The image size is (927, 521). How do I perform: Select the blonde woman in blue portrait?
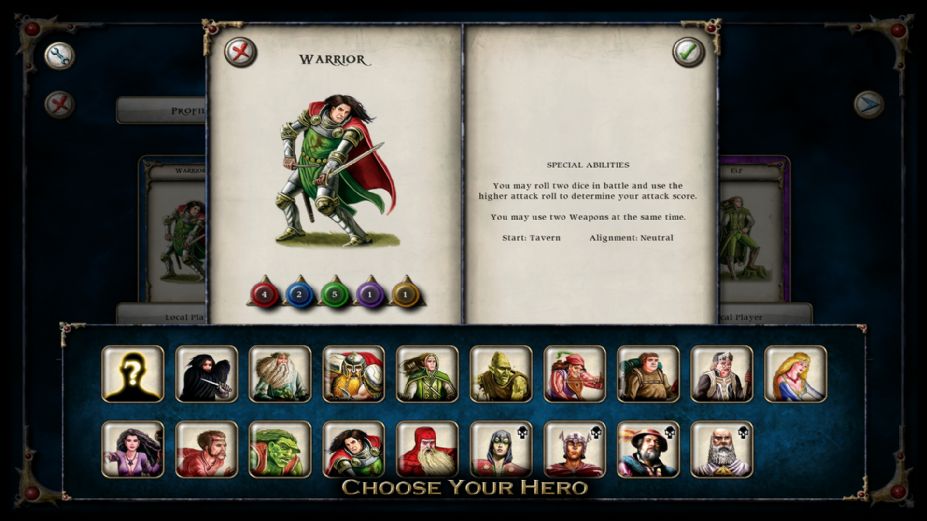pyautogui.click(x=796, y=374)
